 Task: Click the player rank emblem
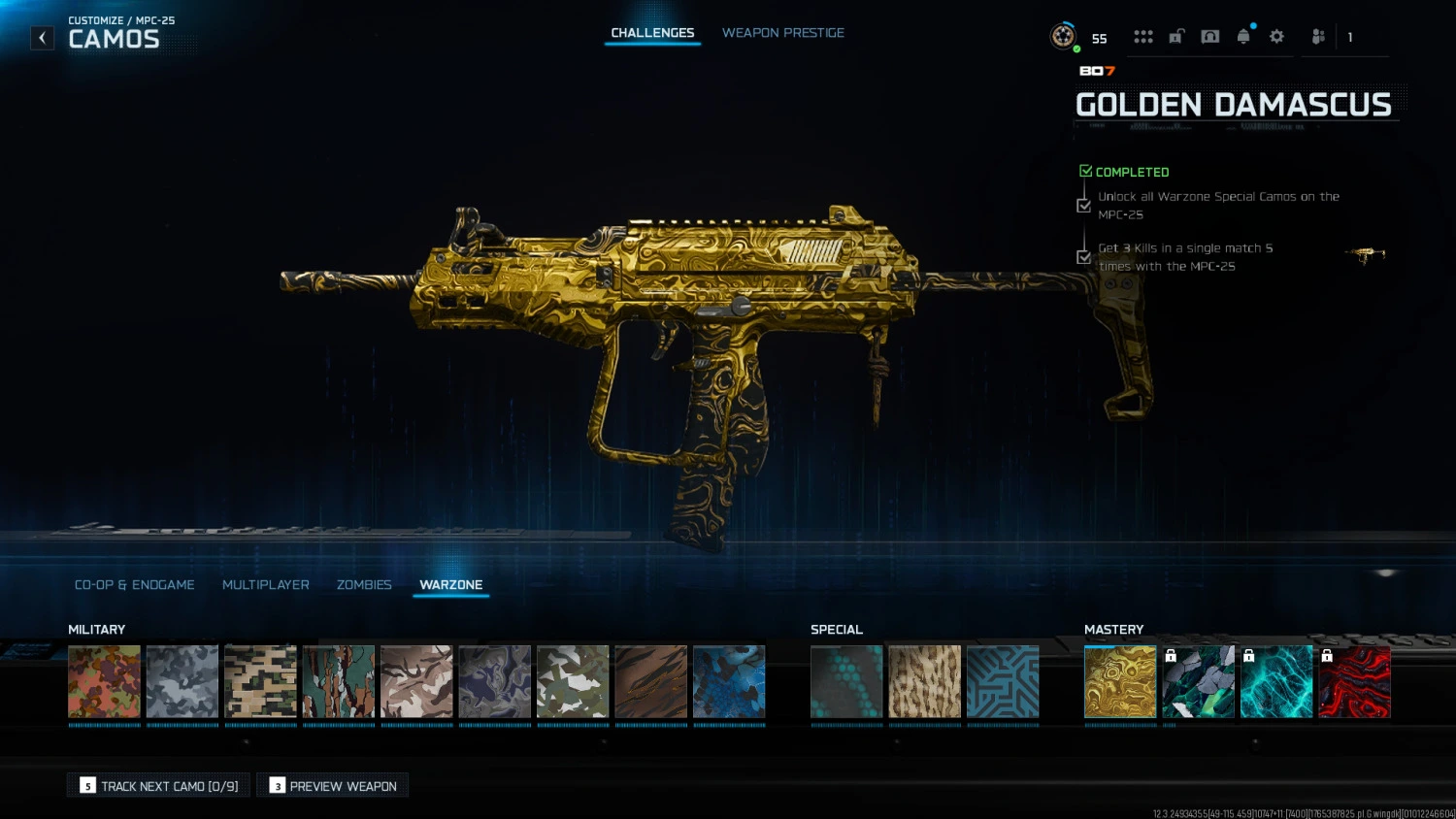coord(1061,37)
